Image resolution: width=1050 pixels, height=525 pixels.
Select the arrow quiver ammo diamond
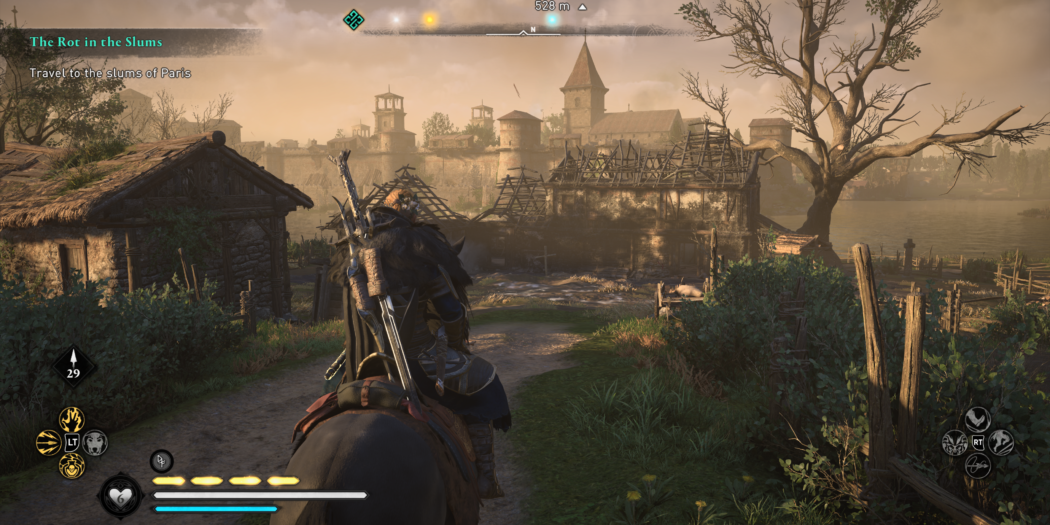(x=74, y=366)
